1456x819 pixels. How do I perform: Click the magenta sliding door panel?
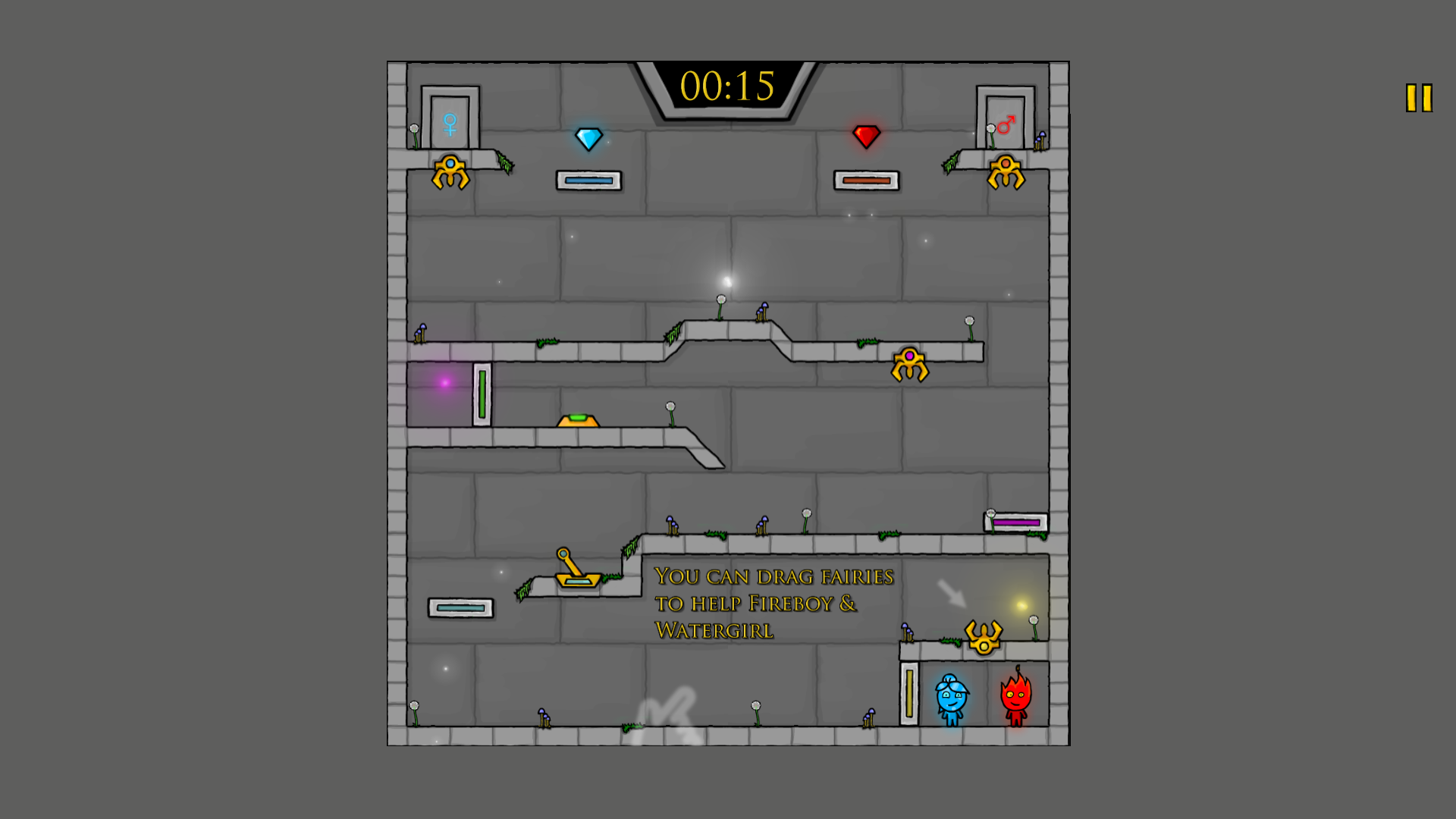point(1016,522)
